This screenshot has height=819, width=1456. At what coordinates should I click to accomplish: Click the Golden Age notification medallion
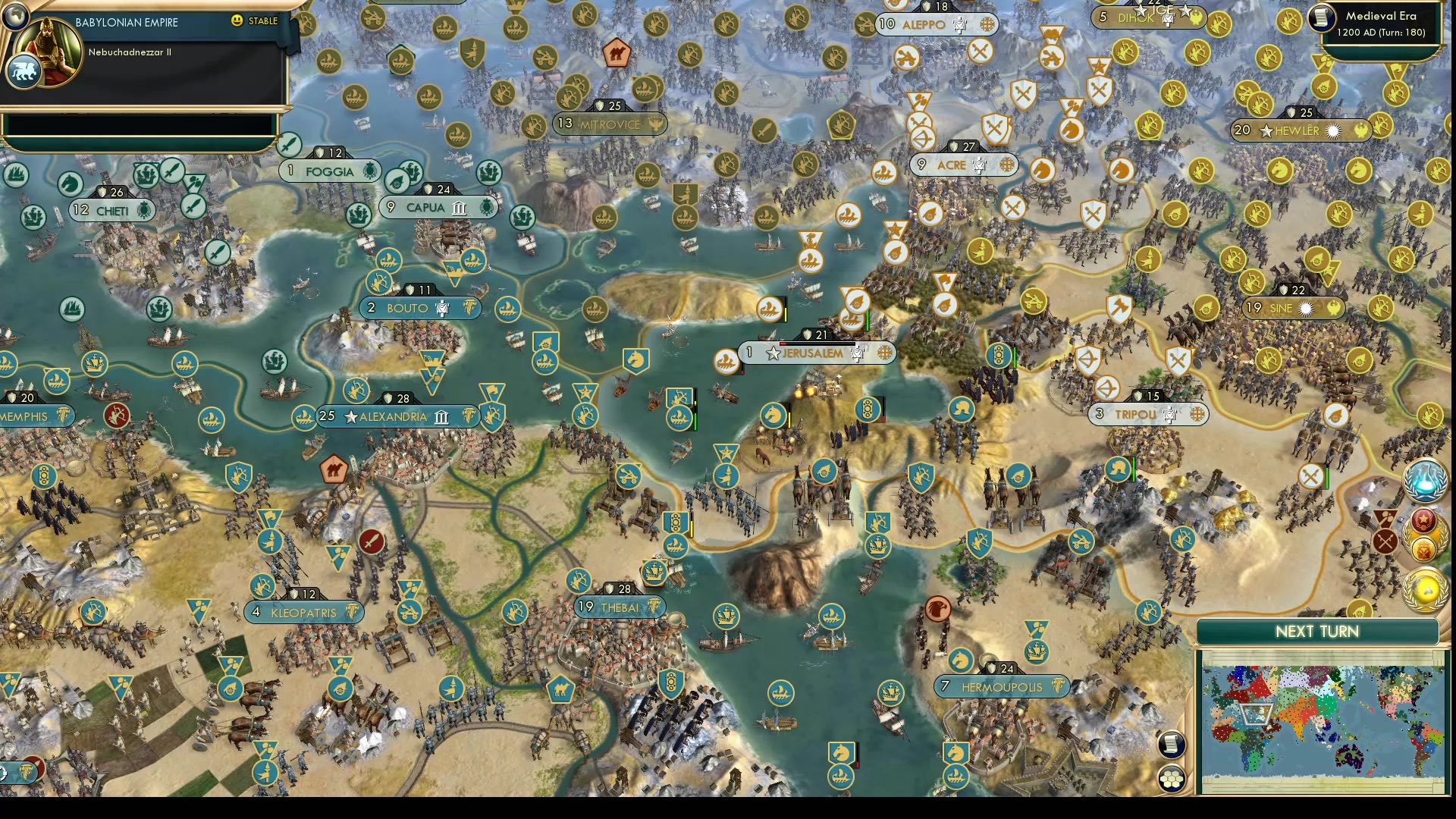point(1423,589)
